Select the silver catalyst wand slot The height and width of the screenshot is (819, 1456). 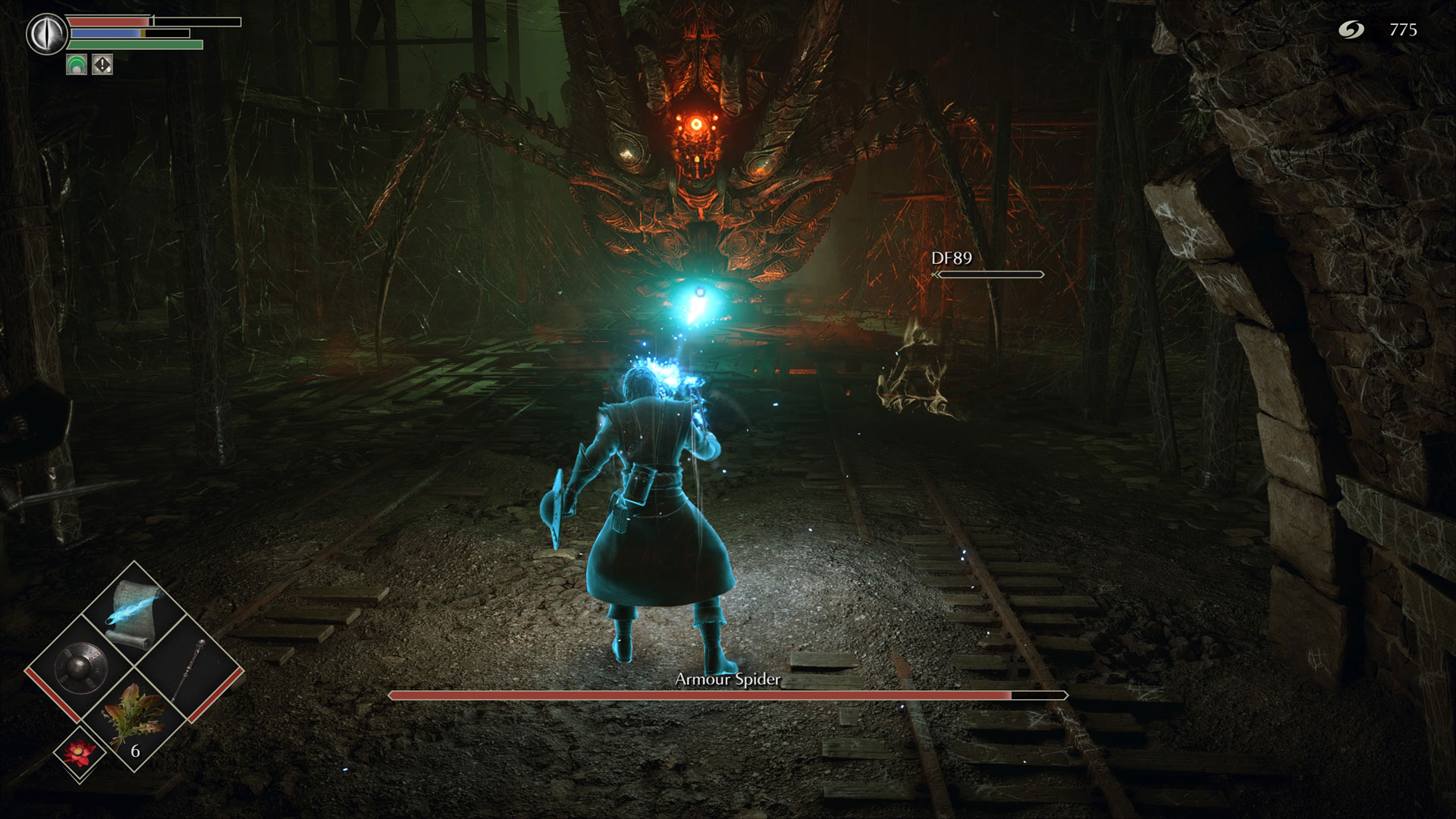coord(190,670)
